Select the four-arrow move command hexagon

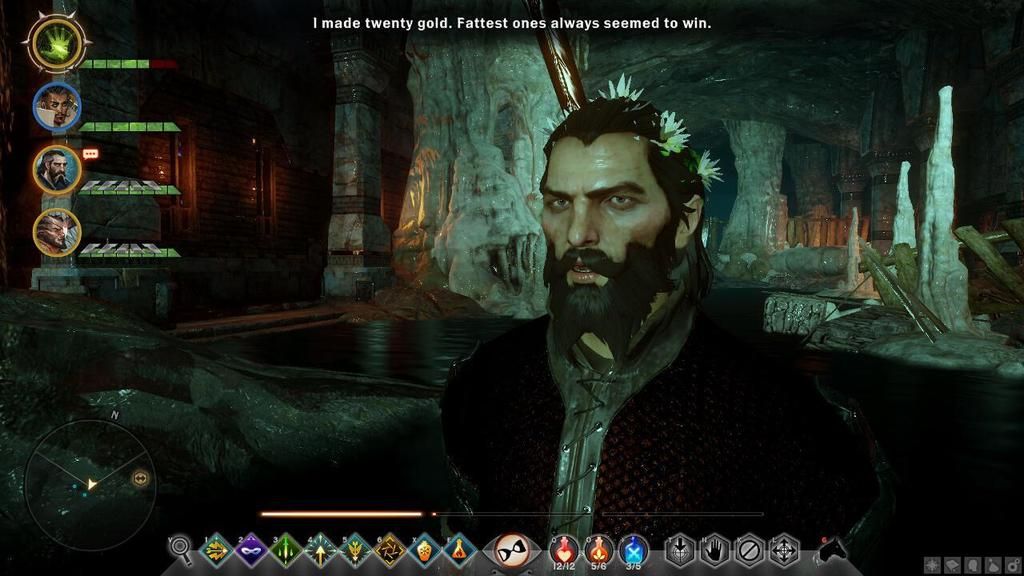tap(784, 549)
